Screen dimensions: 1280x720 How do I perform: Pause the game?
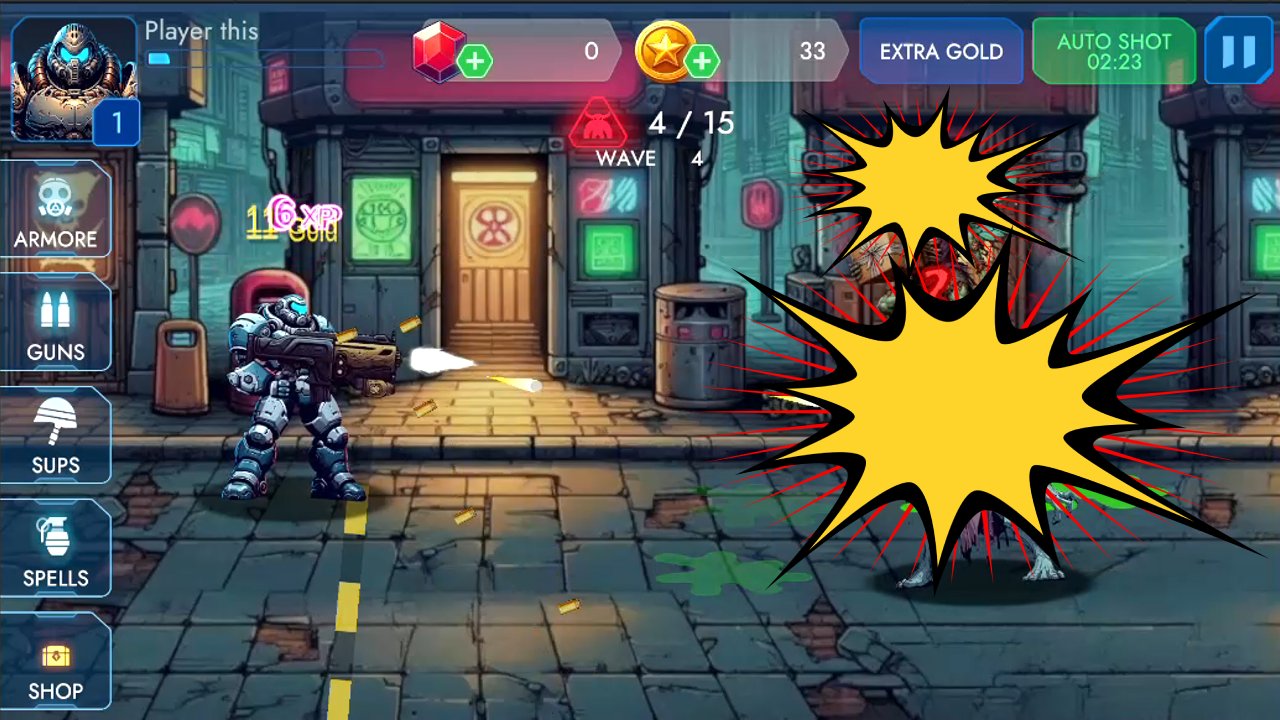pyautogui.click(x=1240, y=50)
